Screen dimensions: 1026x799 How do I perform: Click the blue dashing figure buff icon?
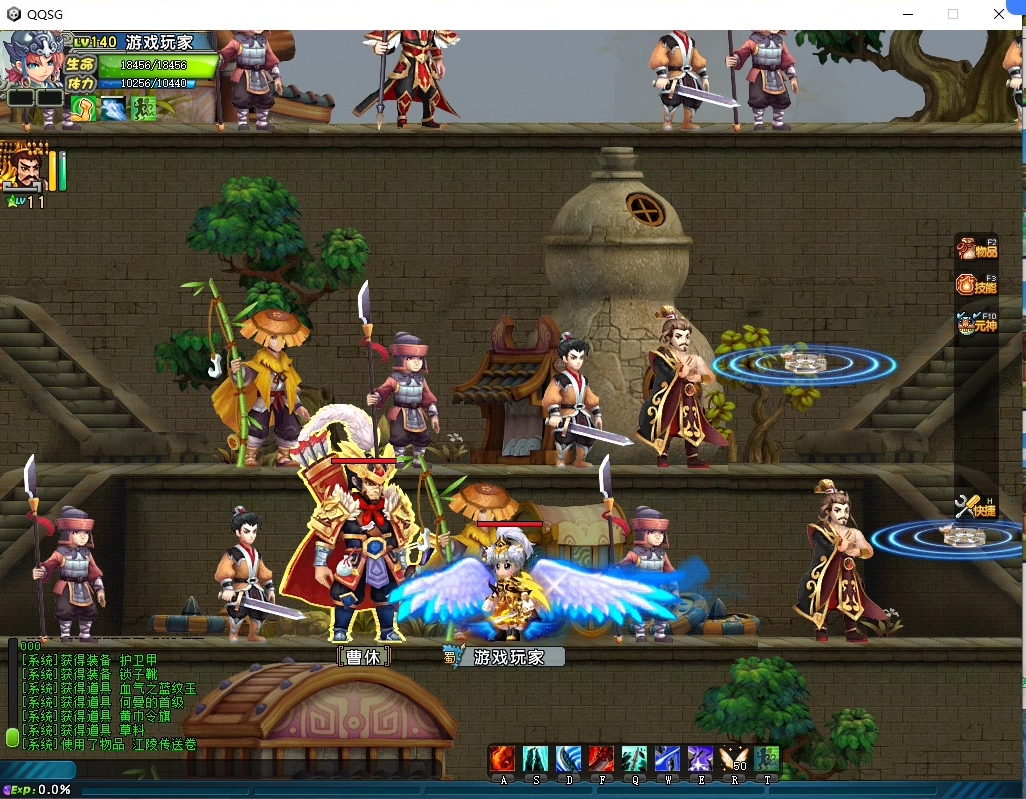click(x=113, y=109)
